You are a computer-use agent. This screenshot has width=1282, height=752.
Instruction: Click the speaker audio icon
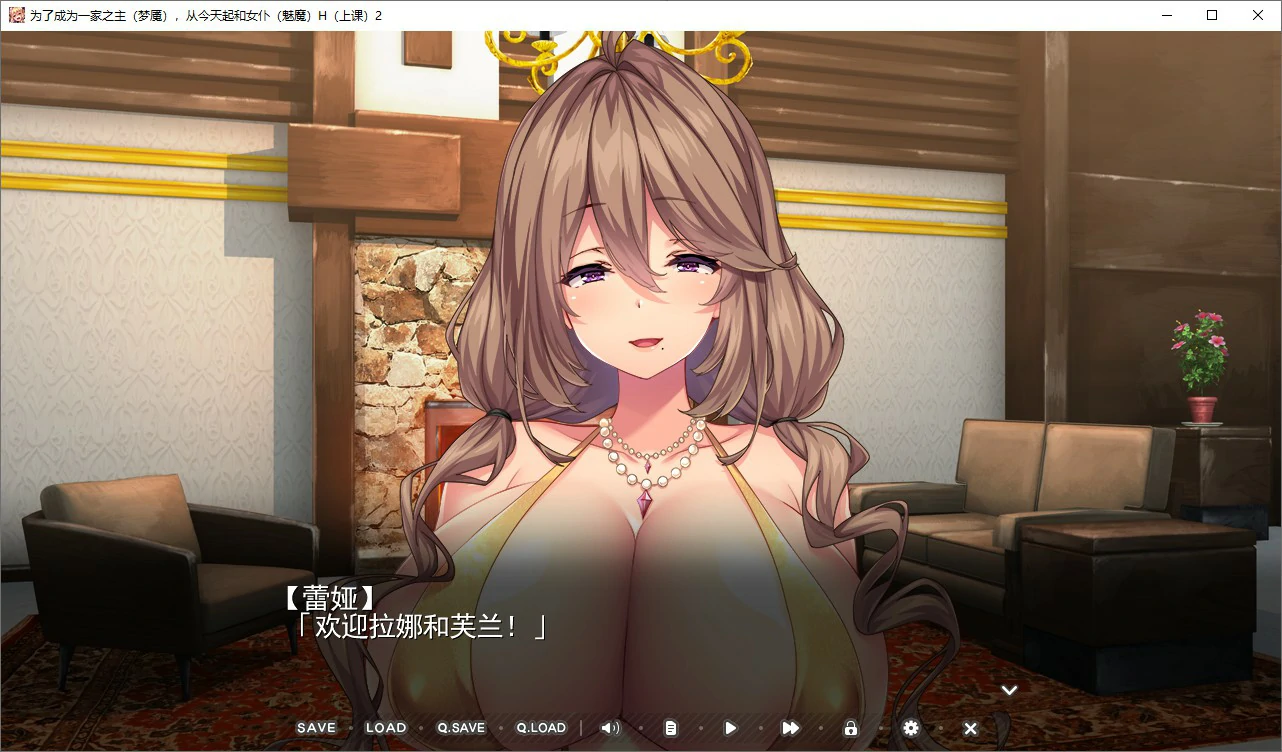click(x=610, y=728)
